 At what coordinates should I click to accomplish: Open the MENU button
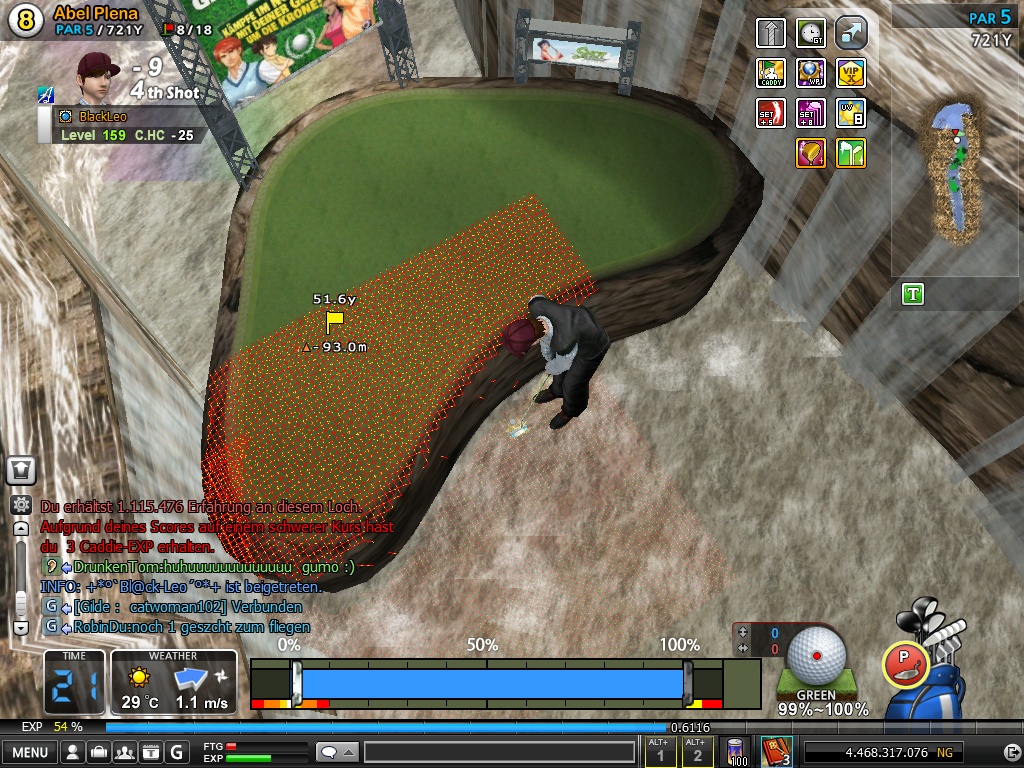point(30,752)
